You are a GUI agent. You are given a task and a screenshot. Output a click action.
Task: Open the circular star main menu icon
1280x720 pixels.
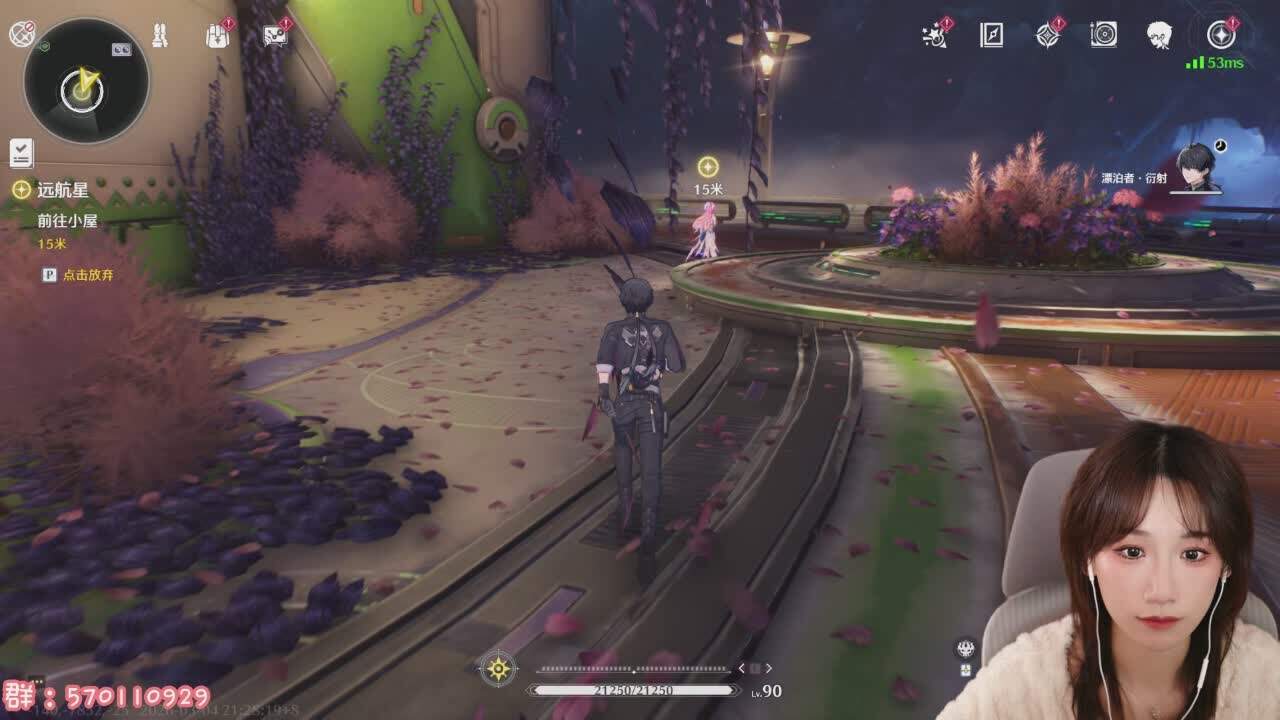[x=1220, y=36]
